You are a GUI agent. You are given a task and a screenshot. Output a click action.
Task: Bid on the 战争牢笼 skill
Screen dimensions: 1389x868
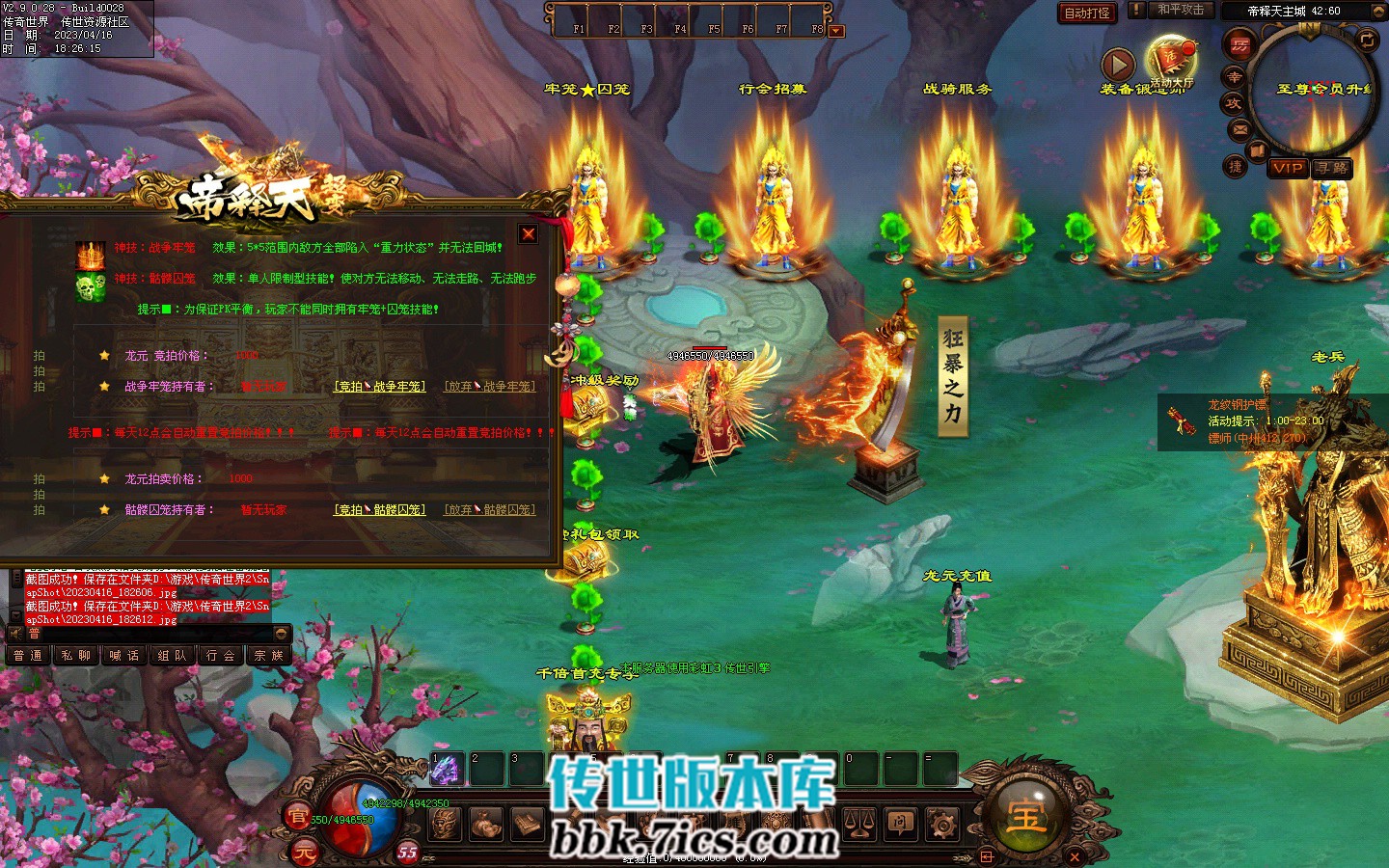[x=379, y=387]
